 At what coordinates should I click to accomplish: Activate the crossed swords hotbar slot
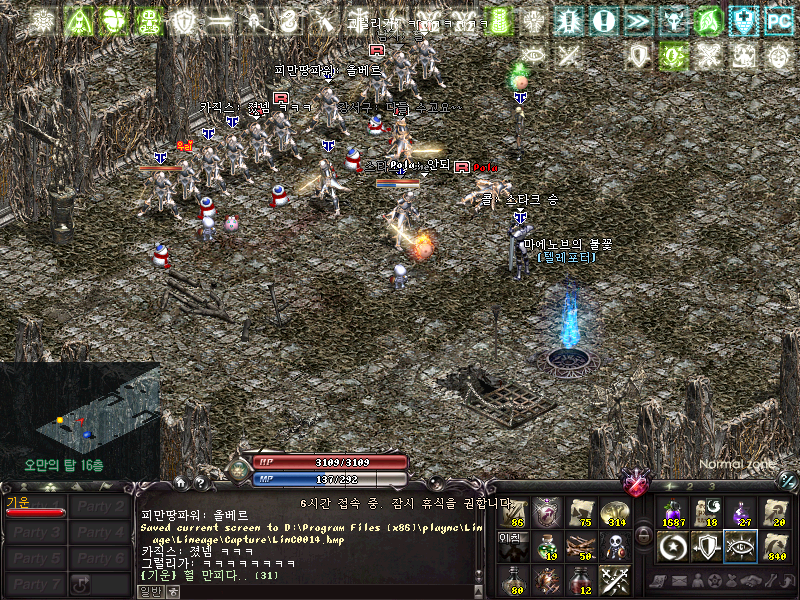[x=614, y=579]
